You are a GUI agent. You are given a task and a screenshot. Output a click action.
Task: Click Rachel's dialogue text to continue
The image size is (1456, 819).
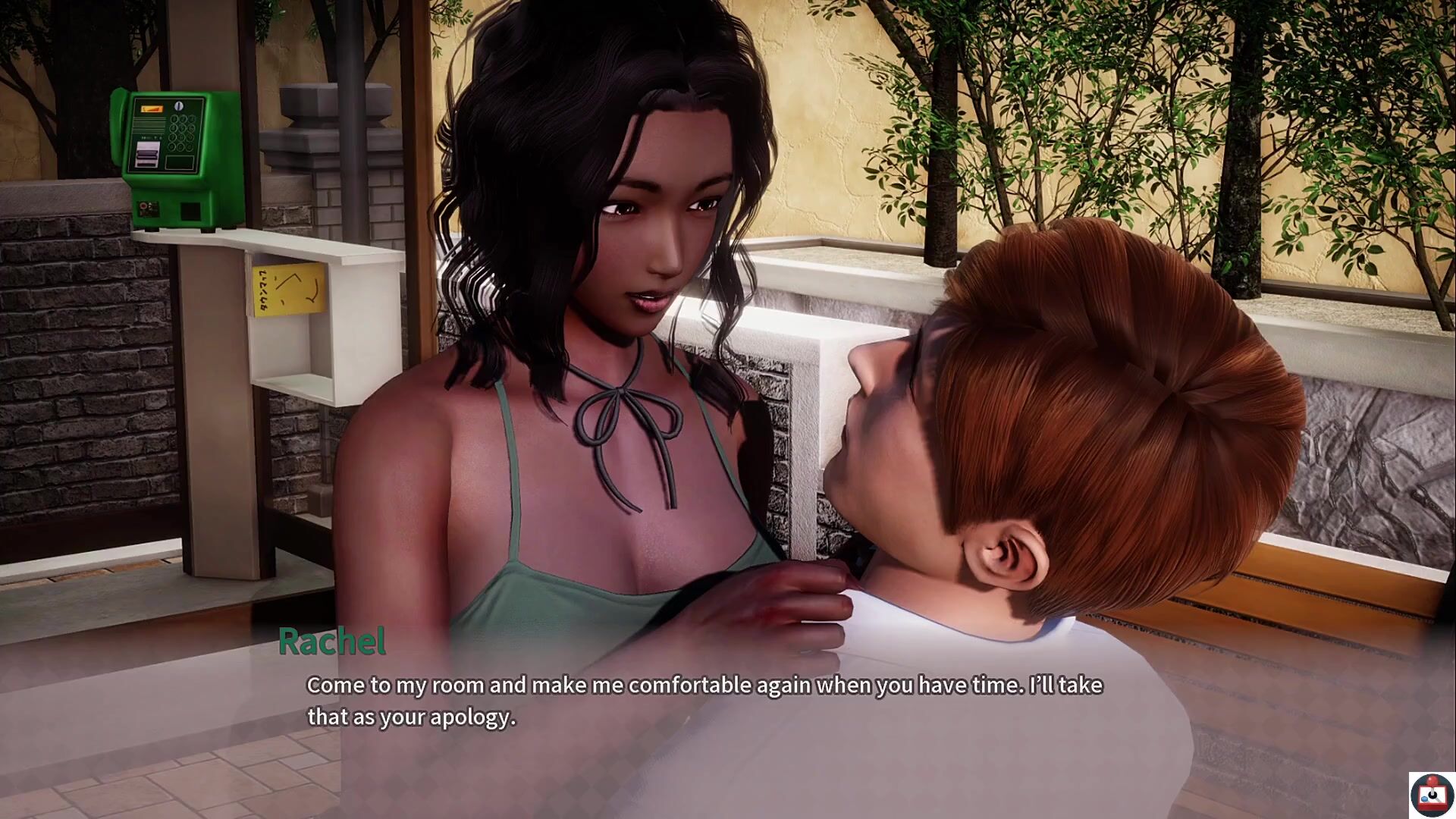pyautogui.click(x=704, y=701)
